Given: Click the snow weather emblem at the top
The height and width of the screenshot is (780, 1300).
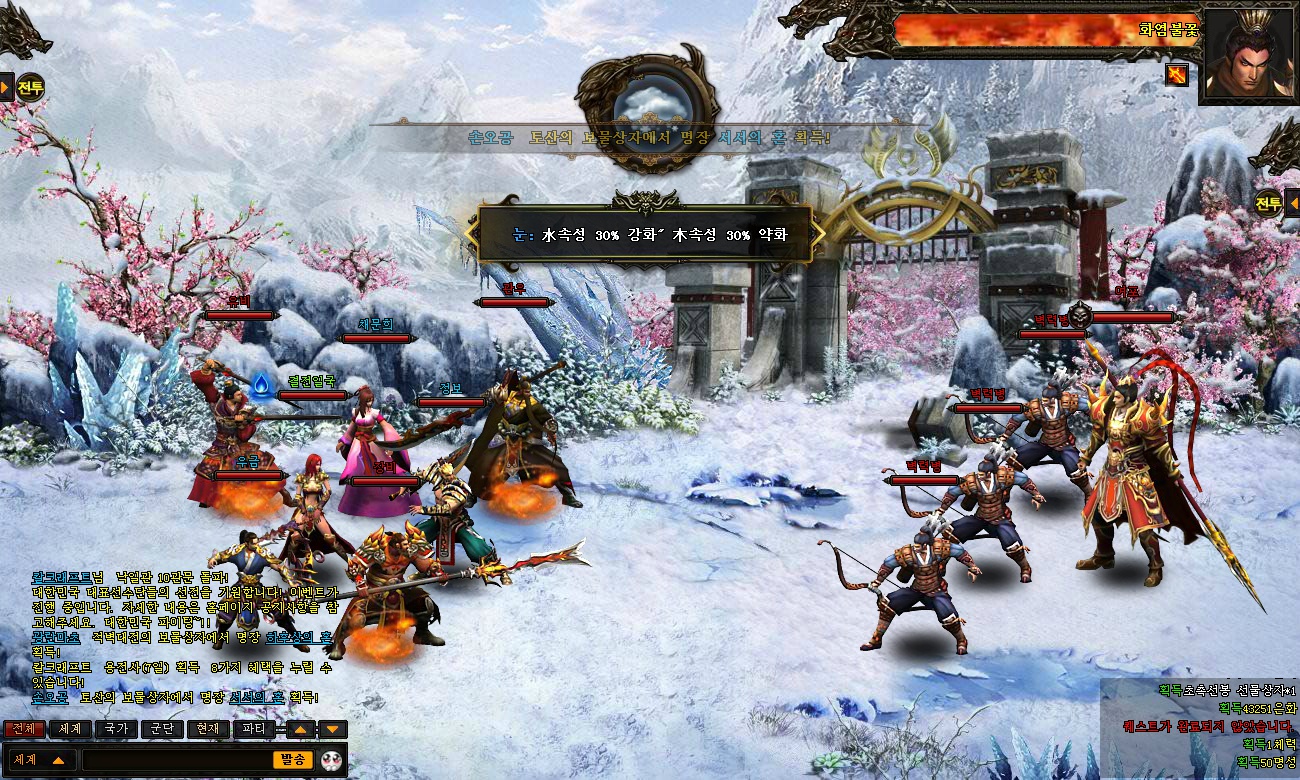Looking at the screenshot, I should (x=646, y=103).
